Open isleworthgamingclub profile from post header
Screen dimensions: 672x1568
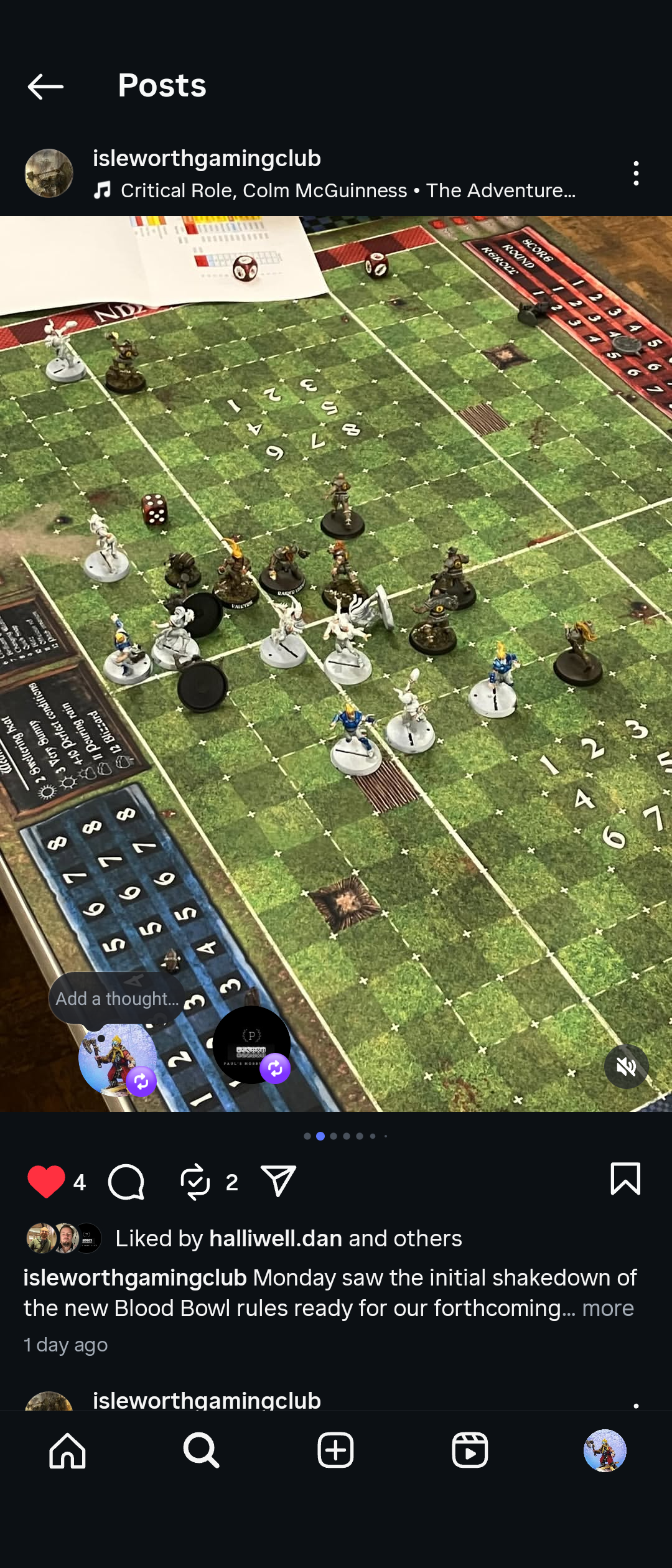pyautogui.click(x=207, y=159)
